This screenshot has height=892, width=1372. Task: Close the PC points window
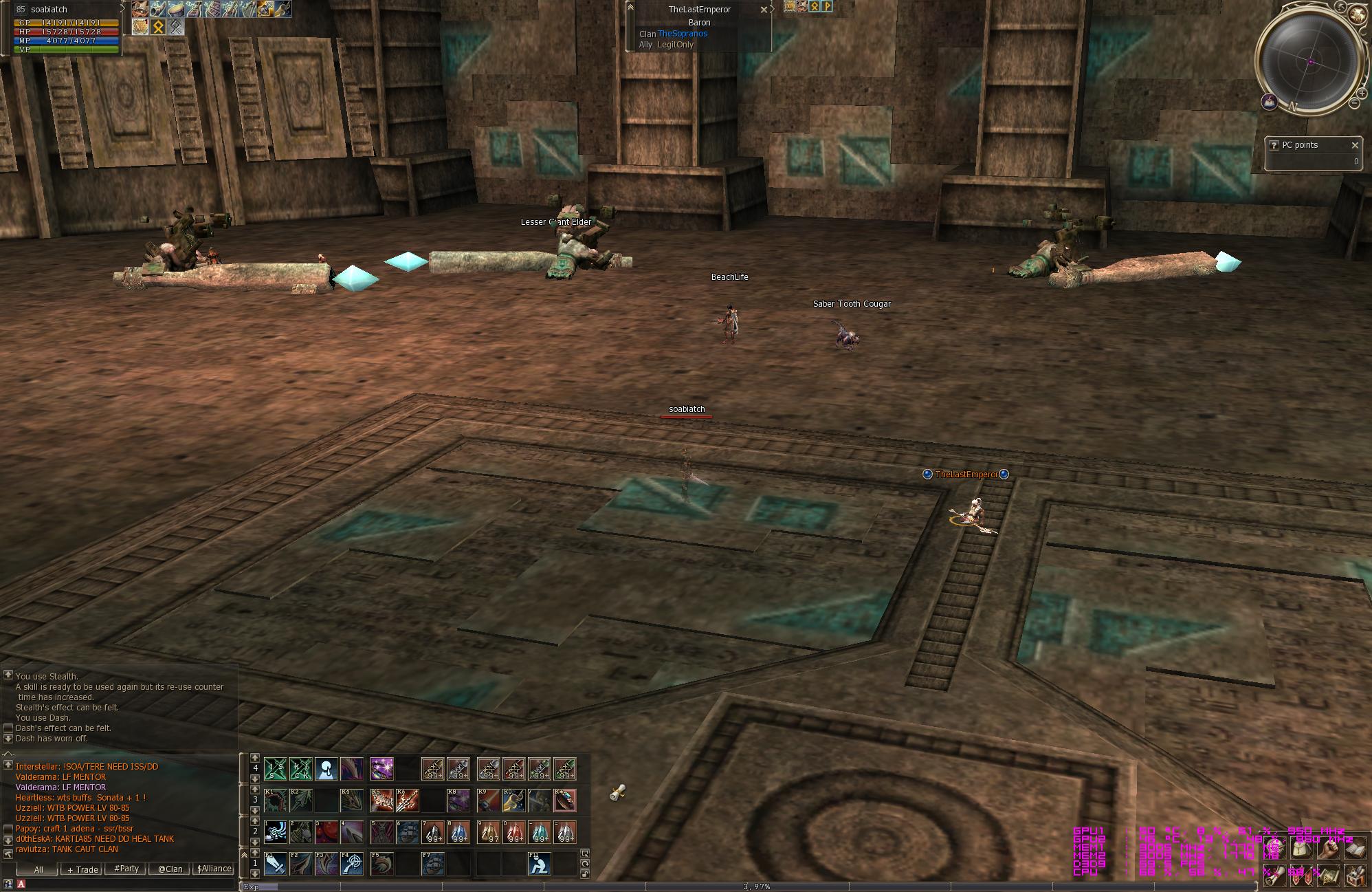click(1355, 145)
